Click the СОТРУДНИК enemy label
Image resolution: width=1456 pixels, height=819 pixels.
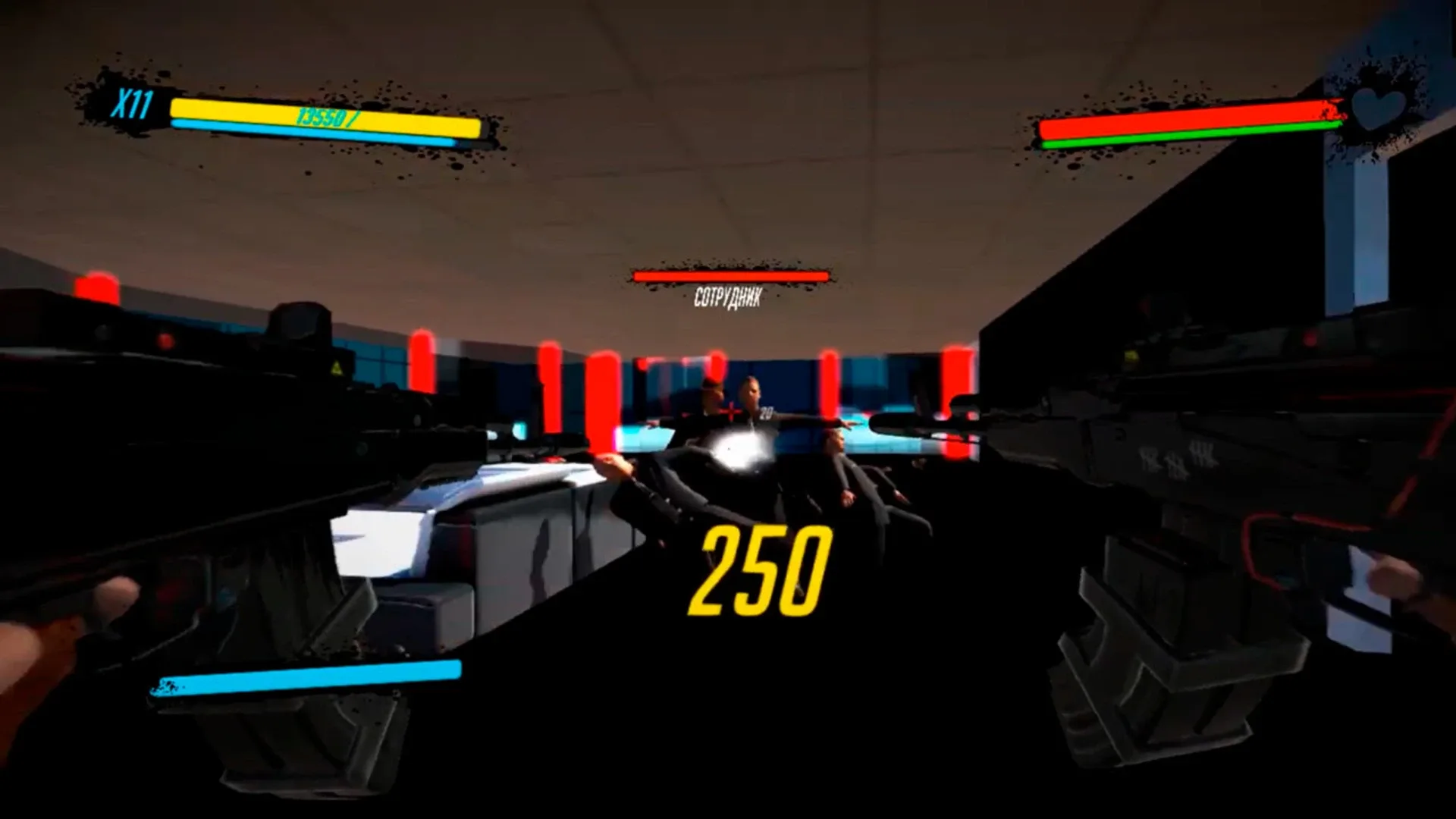pyautogui.click(x=730, y=297)
